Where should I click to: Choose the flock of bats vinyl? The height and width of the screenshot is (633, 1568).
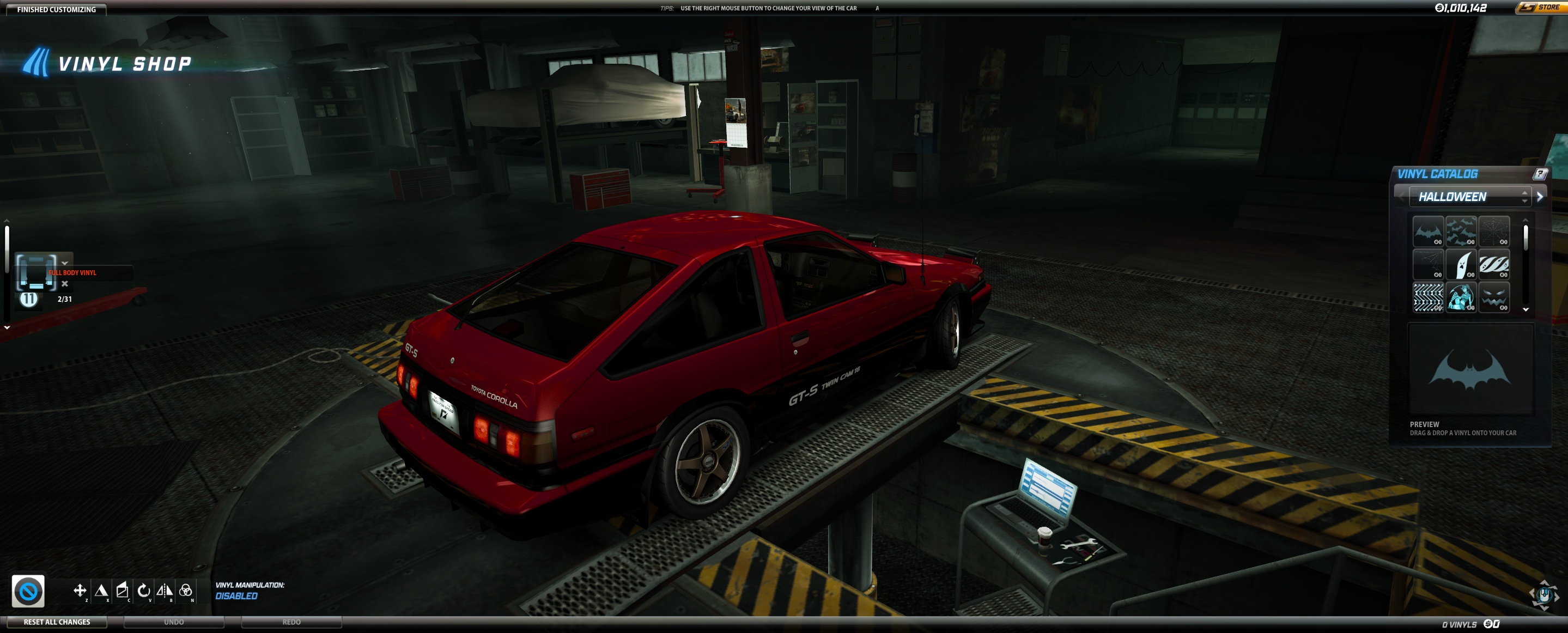point(1460,232)
